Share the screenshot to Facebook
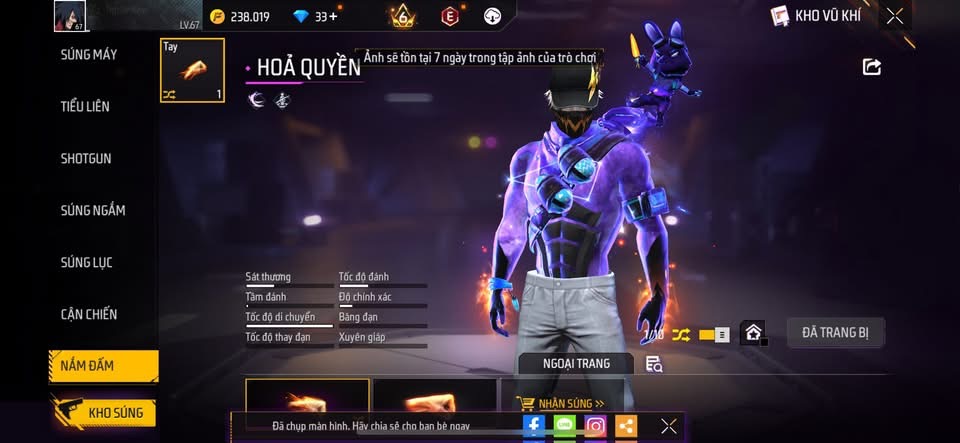Screen dimensions: 960x443 click(x=534, y=426)
